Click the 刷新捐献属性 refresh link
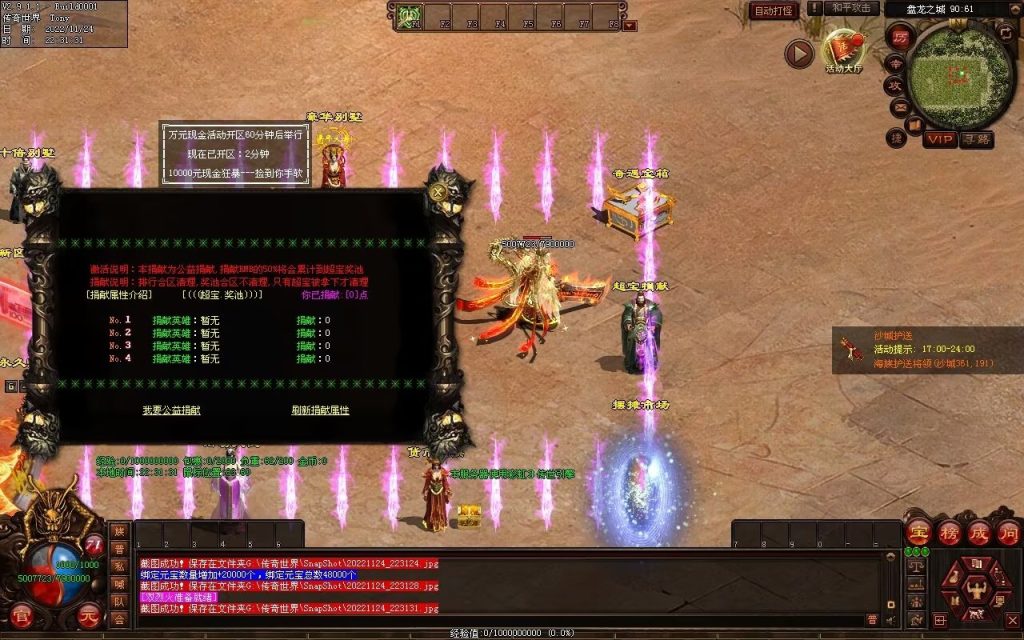Screen dimensions: 1024x640 tap(320, 410)
